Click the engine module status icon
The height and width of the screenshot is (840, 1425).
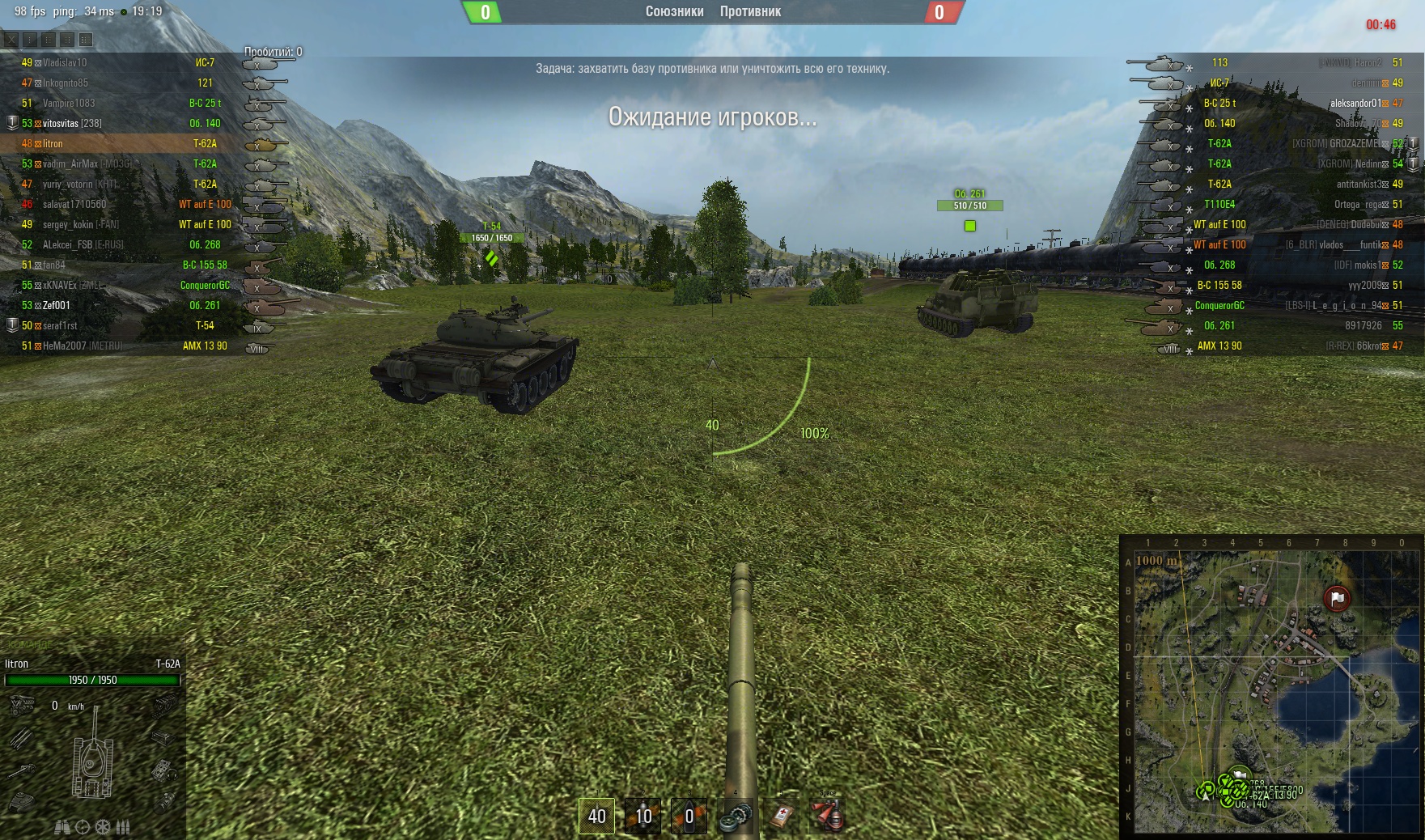(22, 706)
